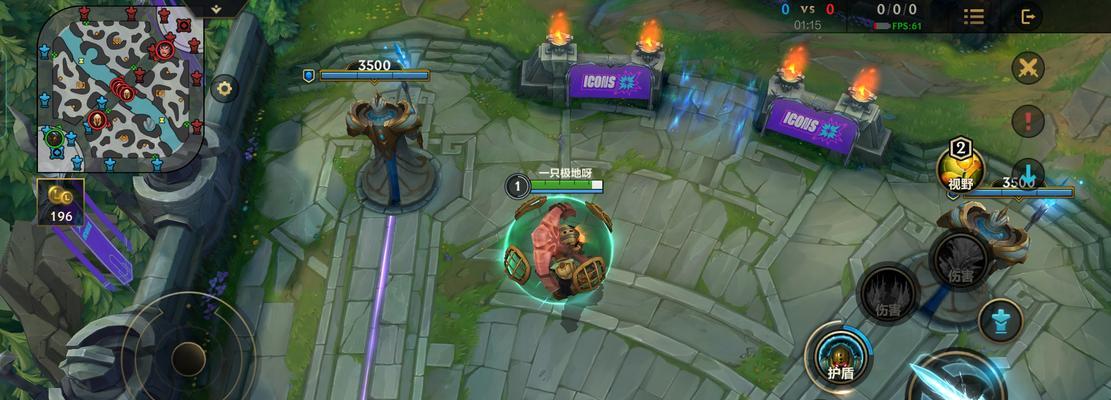Click the exit game icon
Image resolution: width=1111 pixels, height=400 pixels.
[x=1027, y=16]
